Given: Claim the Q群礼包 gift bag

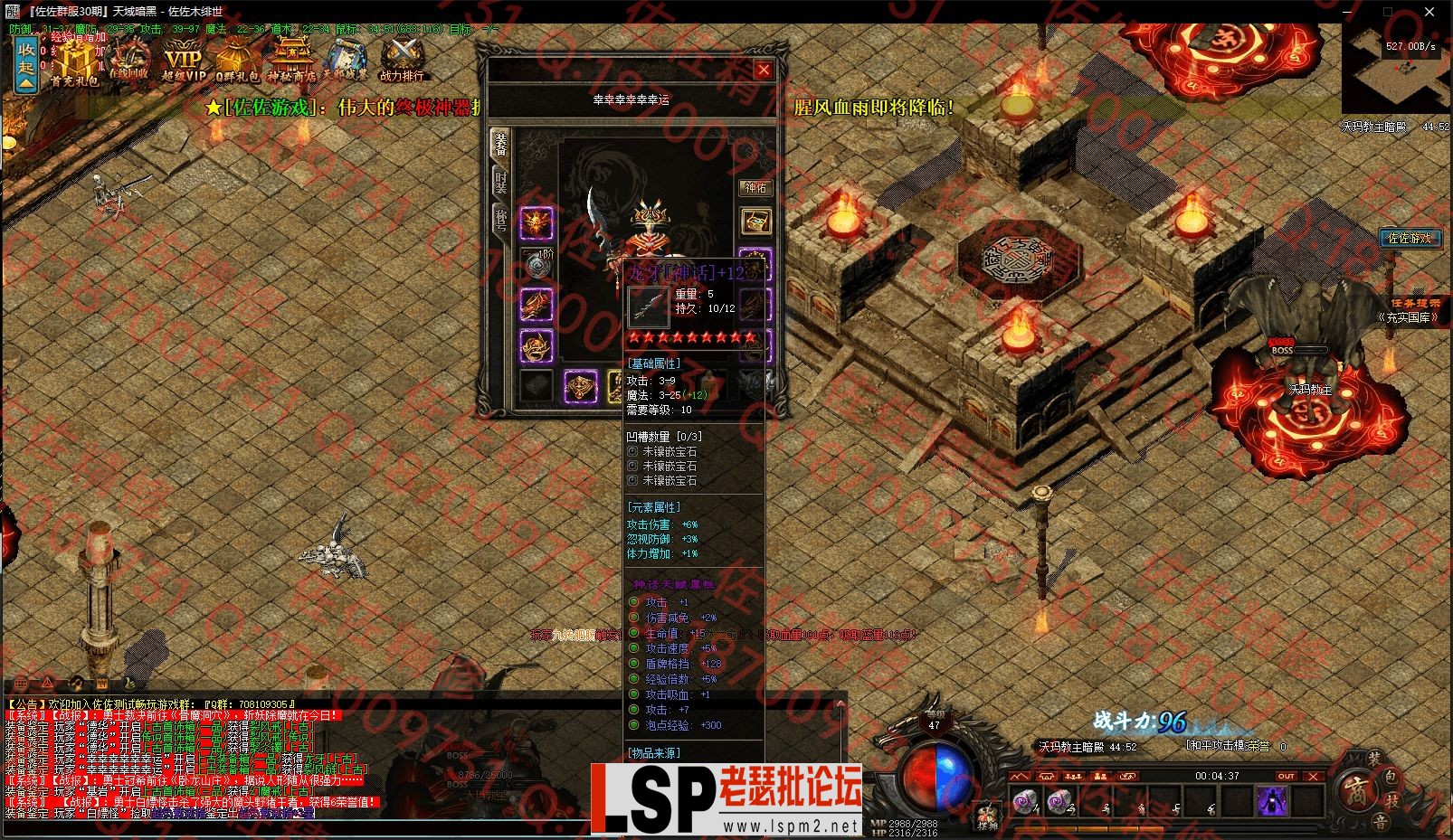Looking at the screenshot, I should pyautogui.click(x=237, y=63).
